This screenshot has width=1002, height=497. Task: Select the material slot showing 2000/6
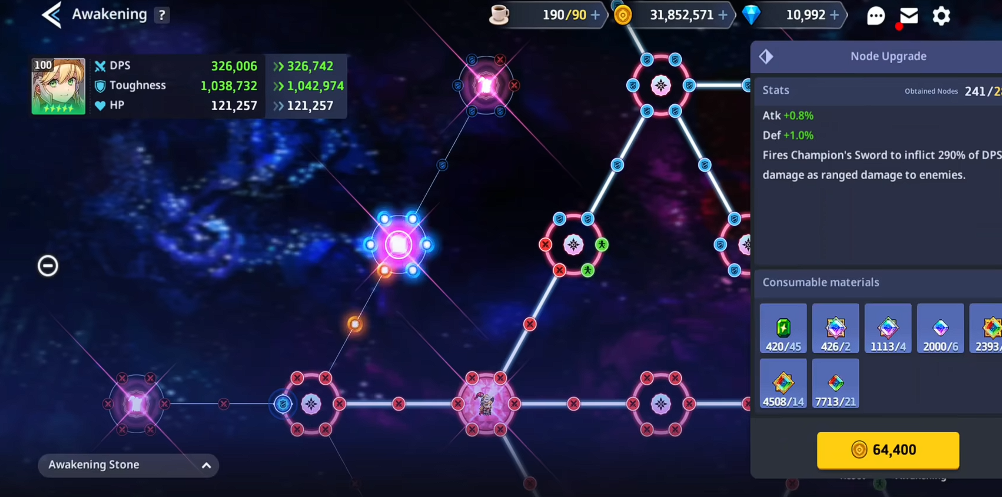(x=940, y=328)
